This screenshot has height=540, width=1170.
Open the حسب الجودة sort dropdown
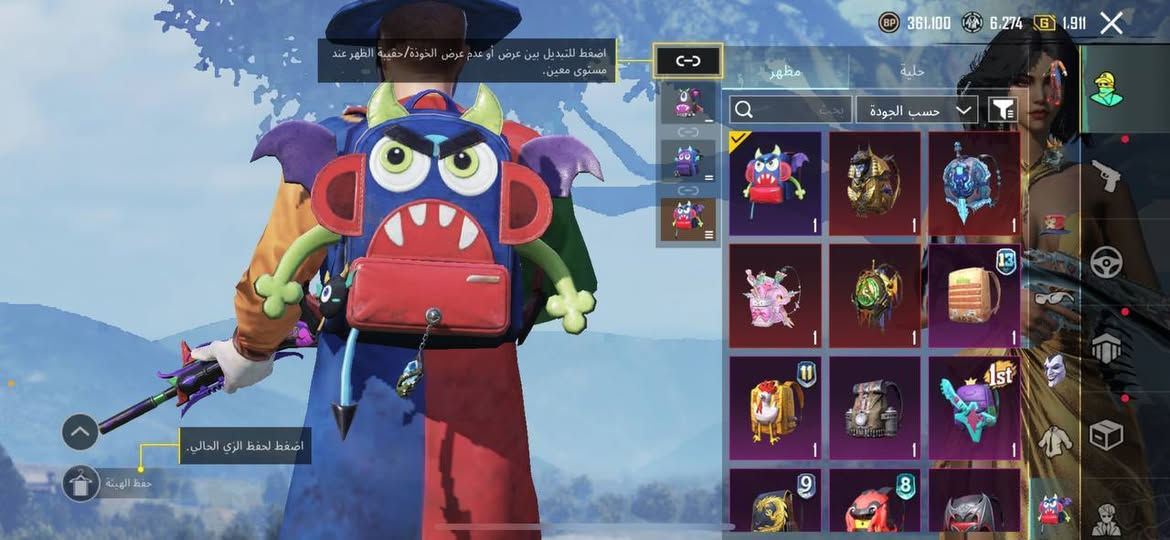[x=916, y=110]
